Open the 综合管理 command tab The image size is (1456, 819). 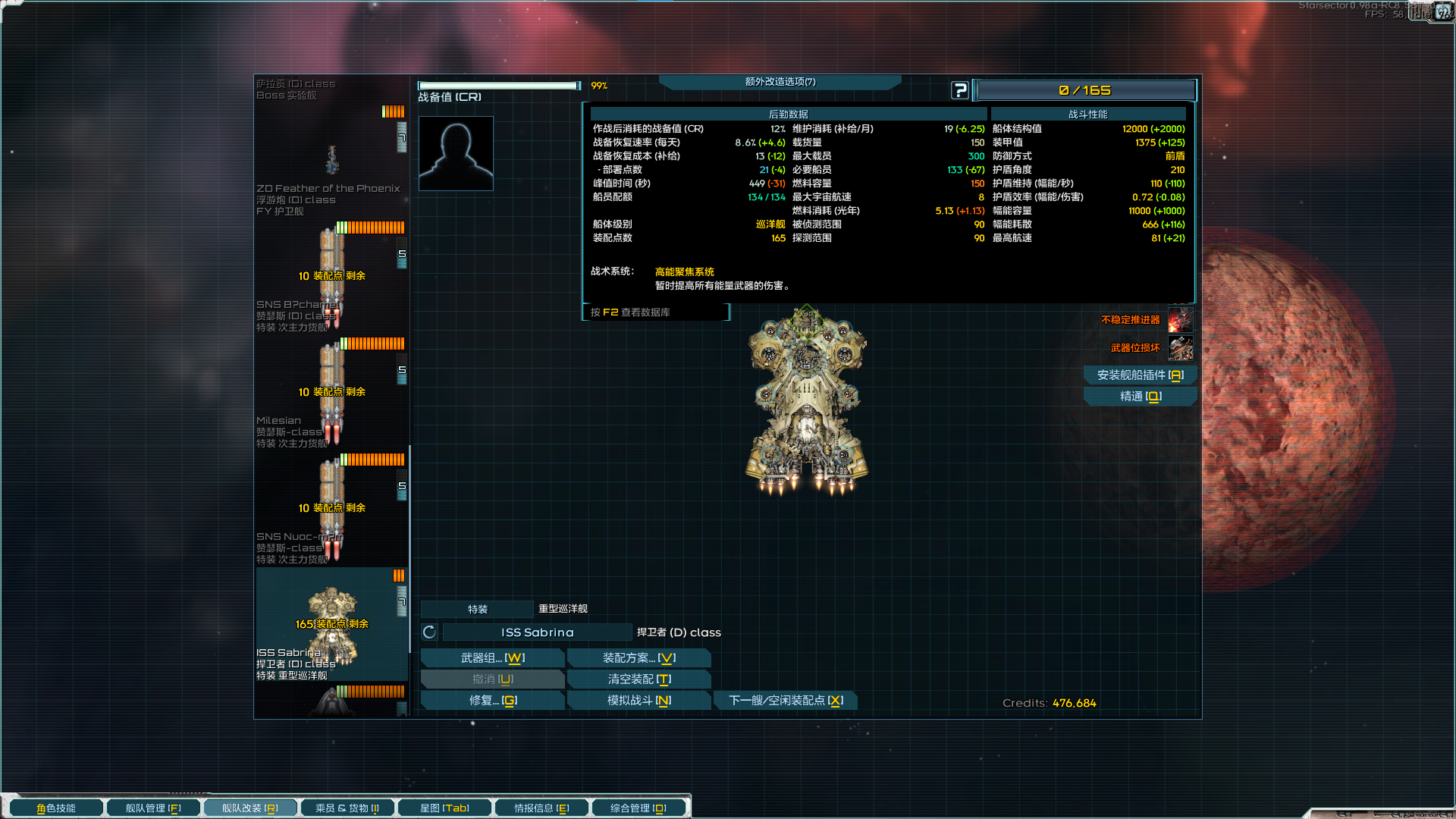pyautogui.click(x=638, y=808)
